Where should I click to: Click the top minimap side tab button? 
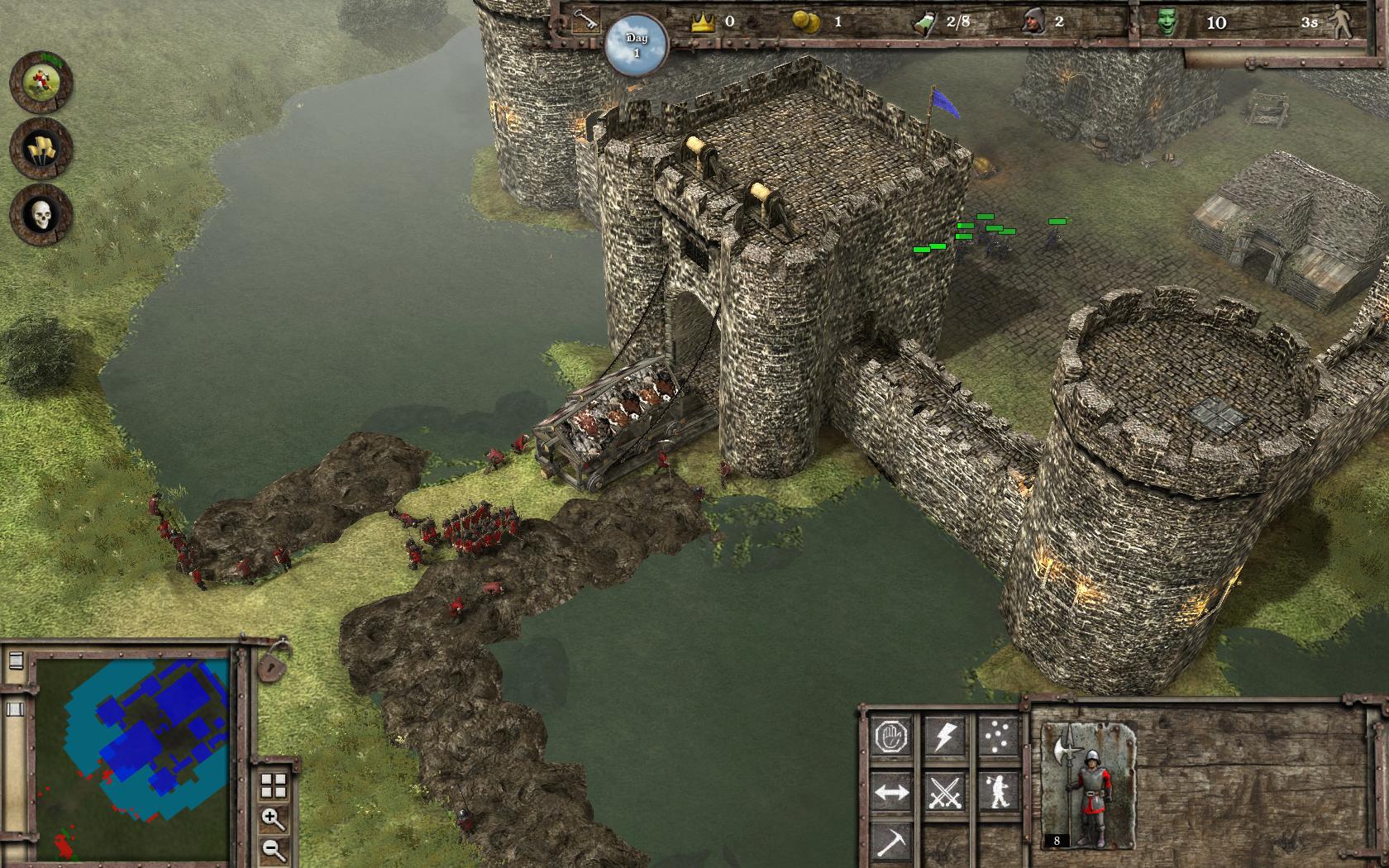[x=15, y=661]
